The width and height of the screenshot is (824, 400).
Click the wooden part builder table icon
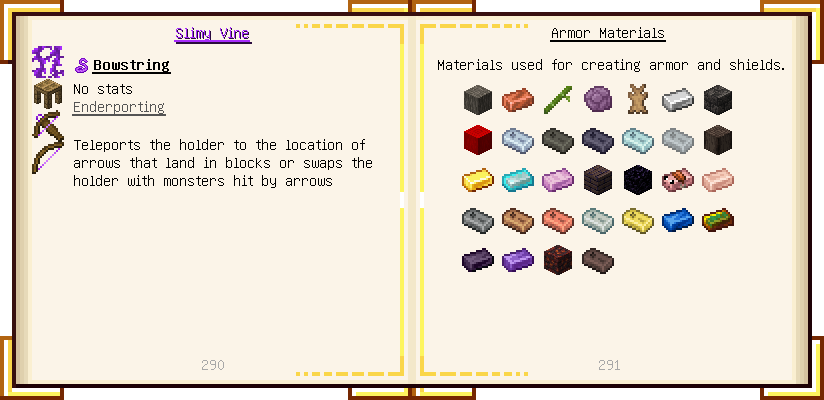pyautogui.click(x=48, y=96)
